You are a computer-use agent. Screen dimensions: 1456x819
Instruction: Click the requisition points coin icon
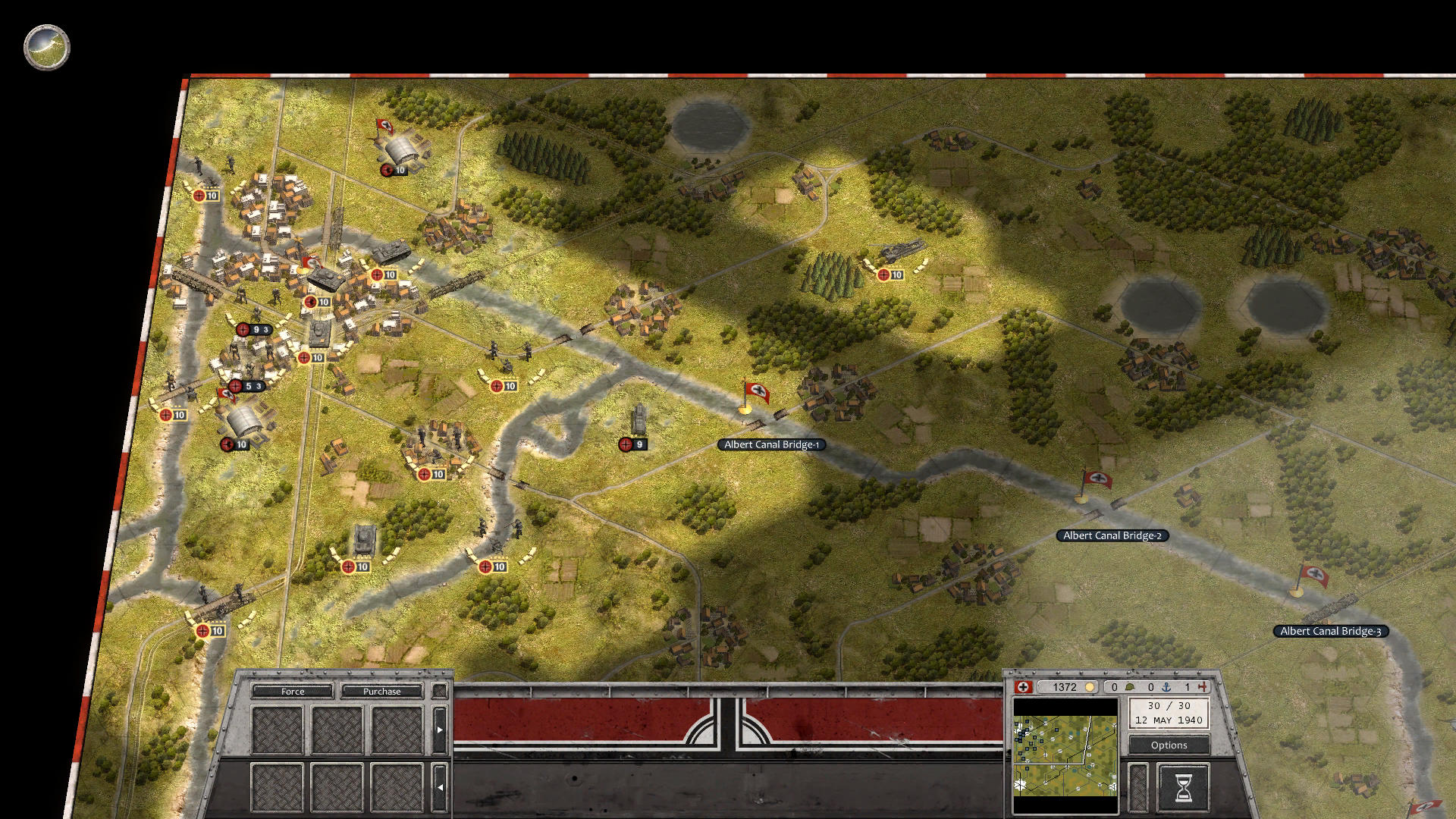[1090, 686]
